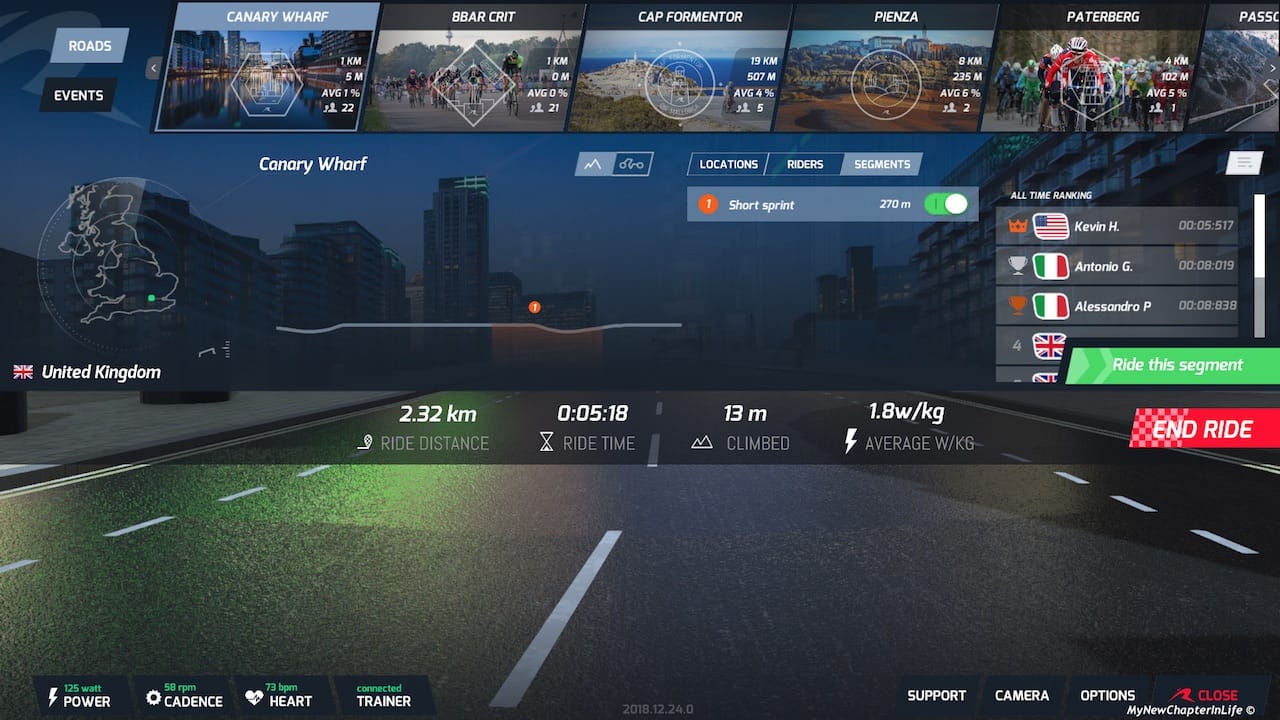1280x720 pixels.
Task: Open the Events tab
Action: coord(79,95)
